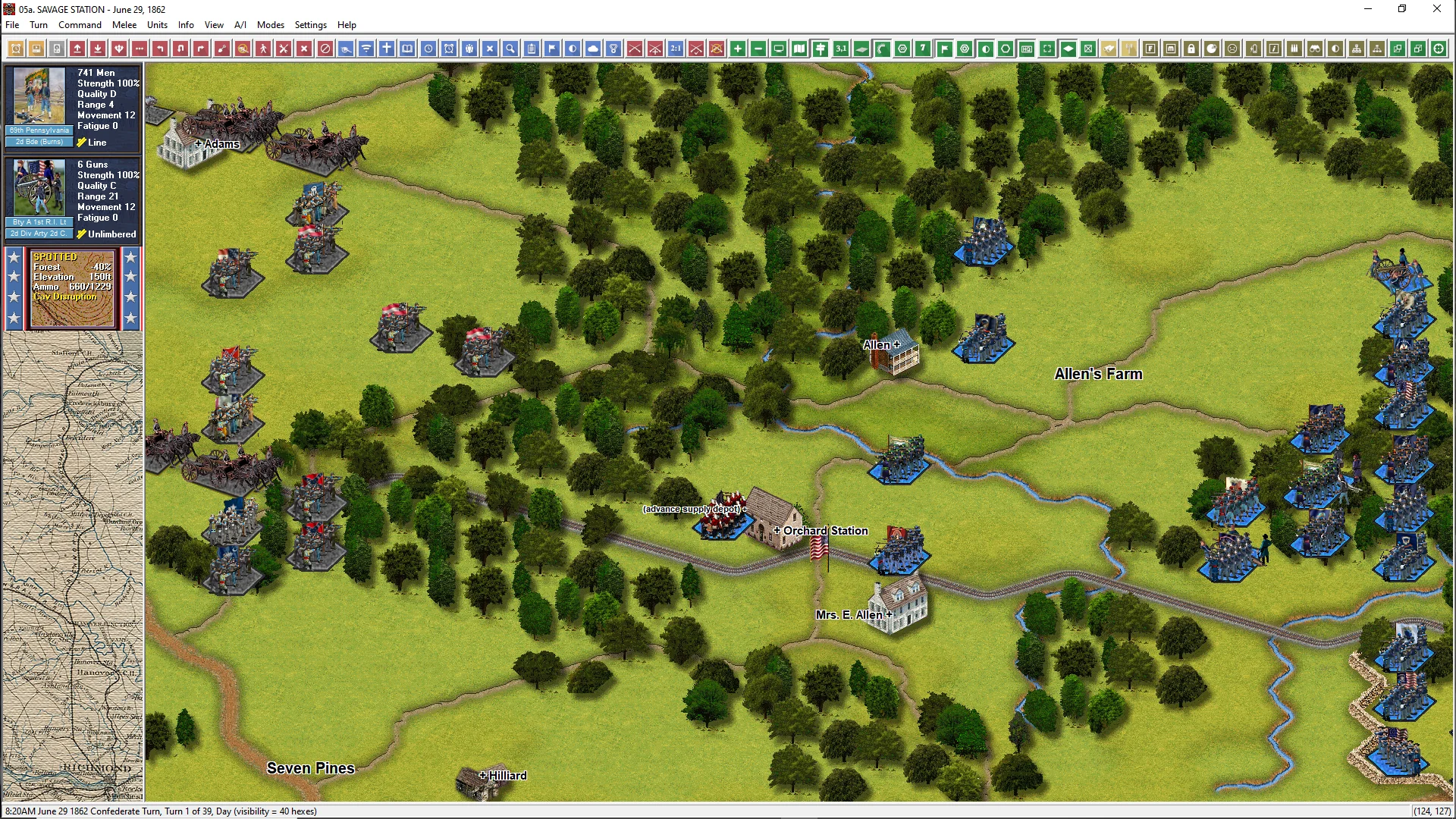Open the A/I menu

[240, 25]
